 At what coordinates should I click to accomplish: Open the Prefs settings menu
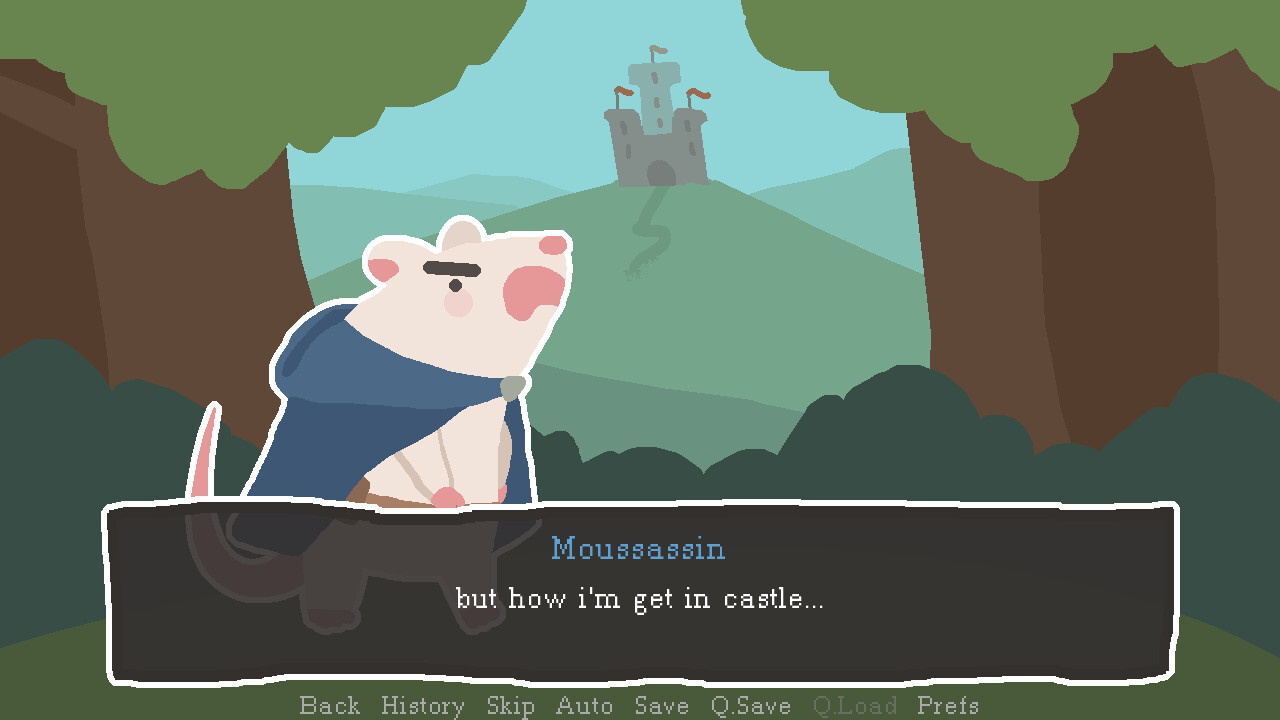tap(946, 705)
